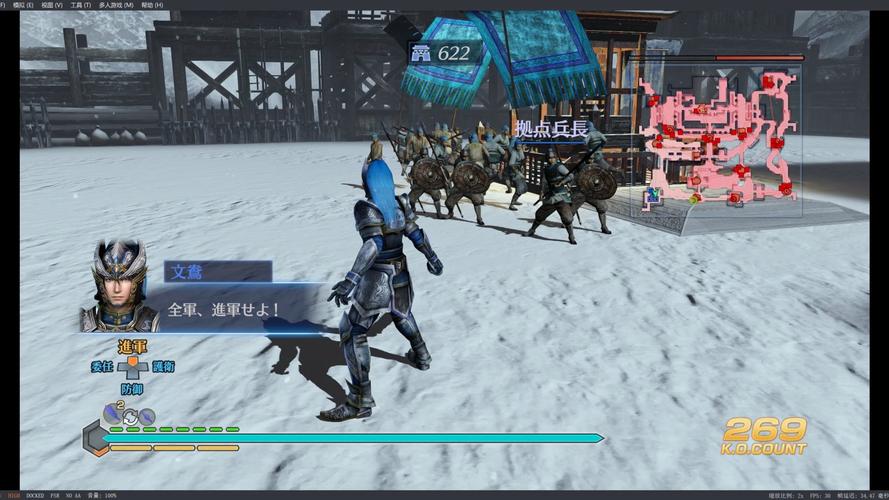Image resolution: width=889 pixels, height=500 pixels.
Task: Select the 進軍 advance command
Action: pyautogui.click(x=132, y=346)
